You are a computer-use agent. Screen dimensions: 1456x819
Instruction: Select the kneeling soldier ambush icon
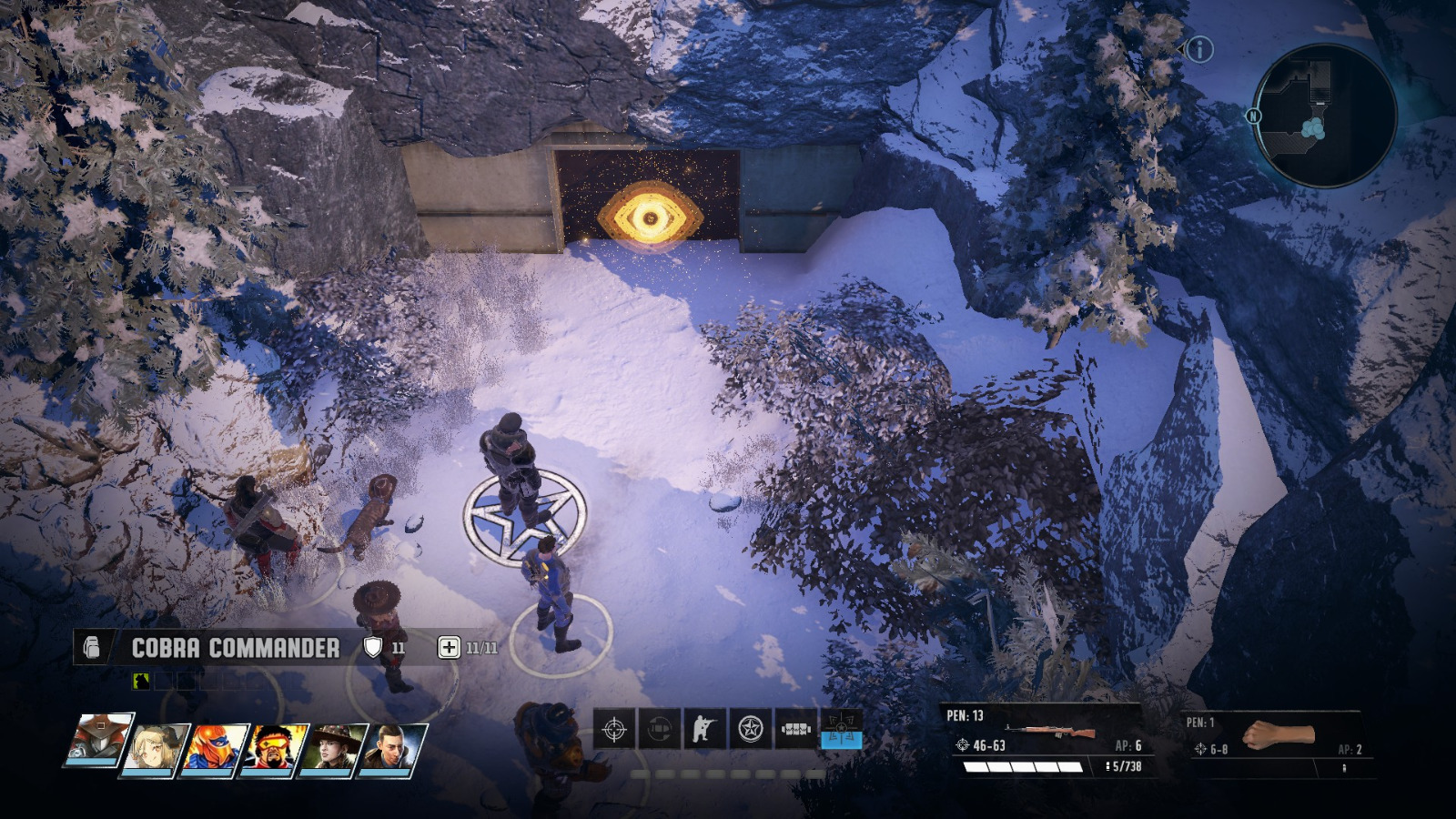pyautogui.click(x=703, y=728)
